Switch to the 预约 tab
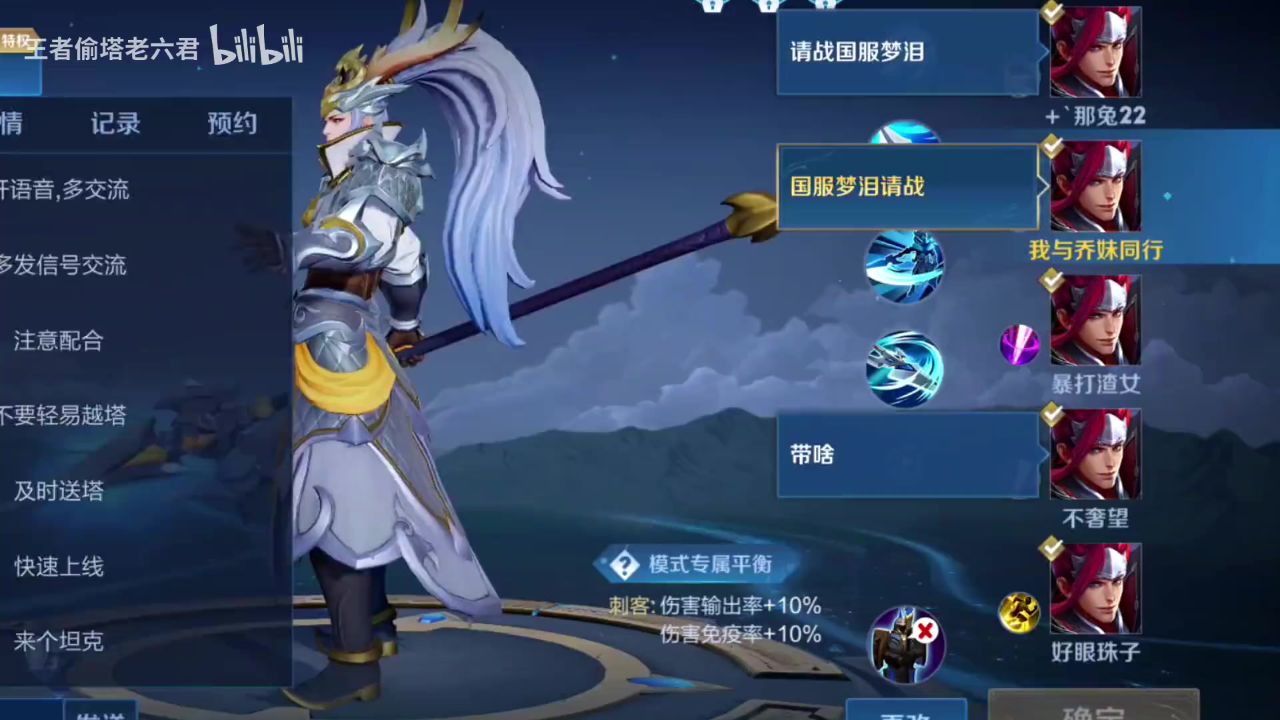The height and width of the screenshot is (720, 1280). tap(232, 123)
